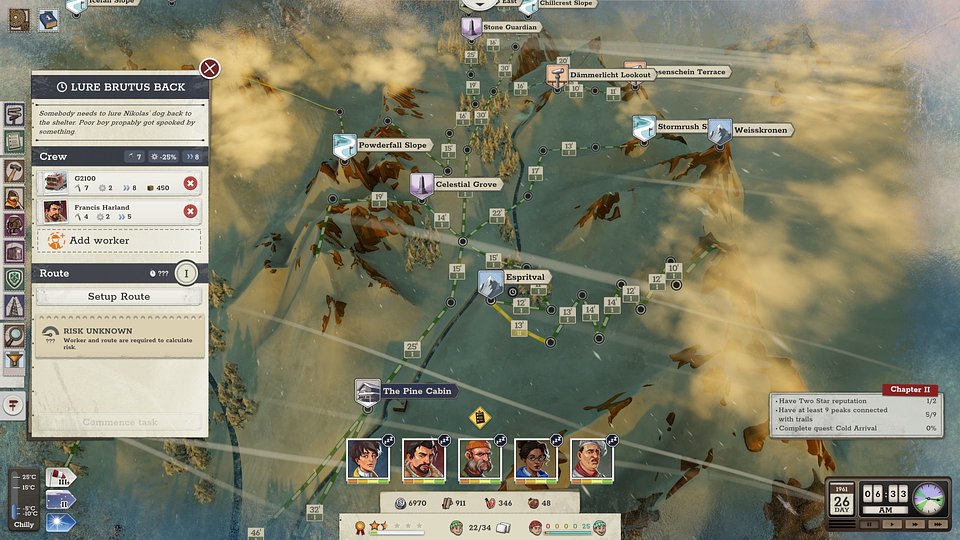
Task: Select the Celestial Grove marker
Action: coord(422,185)
